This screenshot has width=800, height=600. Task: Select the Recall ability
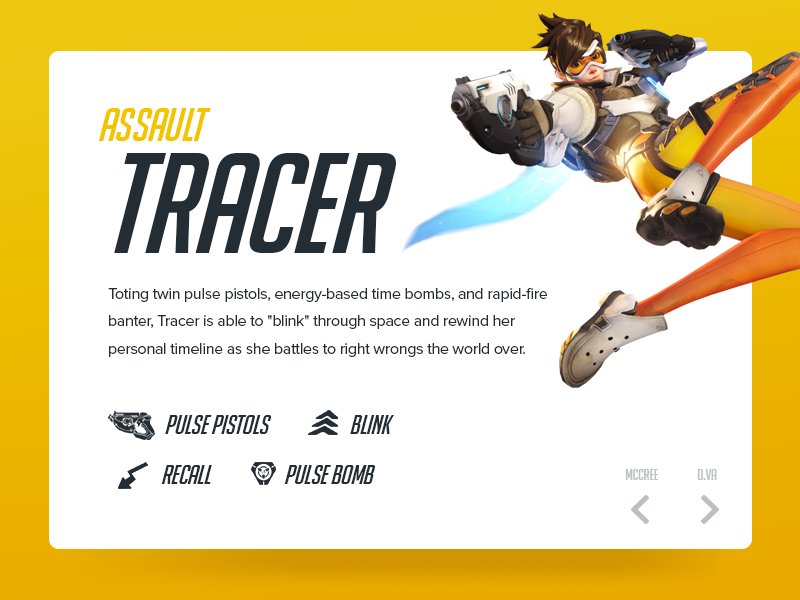[165, 475]
